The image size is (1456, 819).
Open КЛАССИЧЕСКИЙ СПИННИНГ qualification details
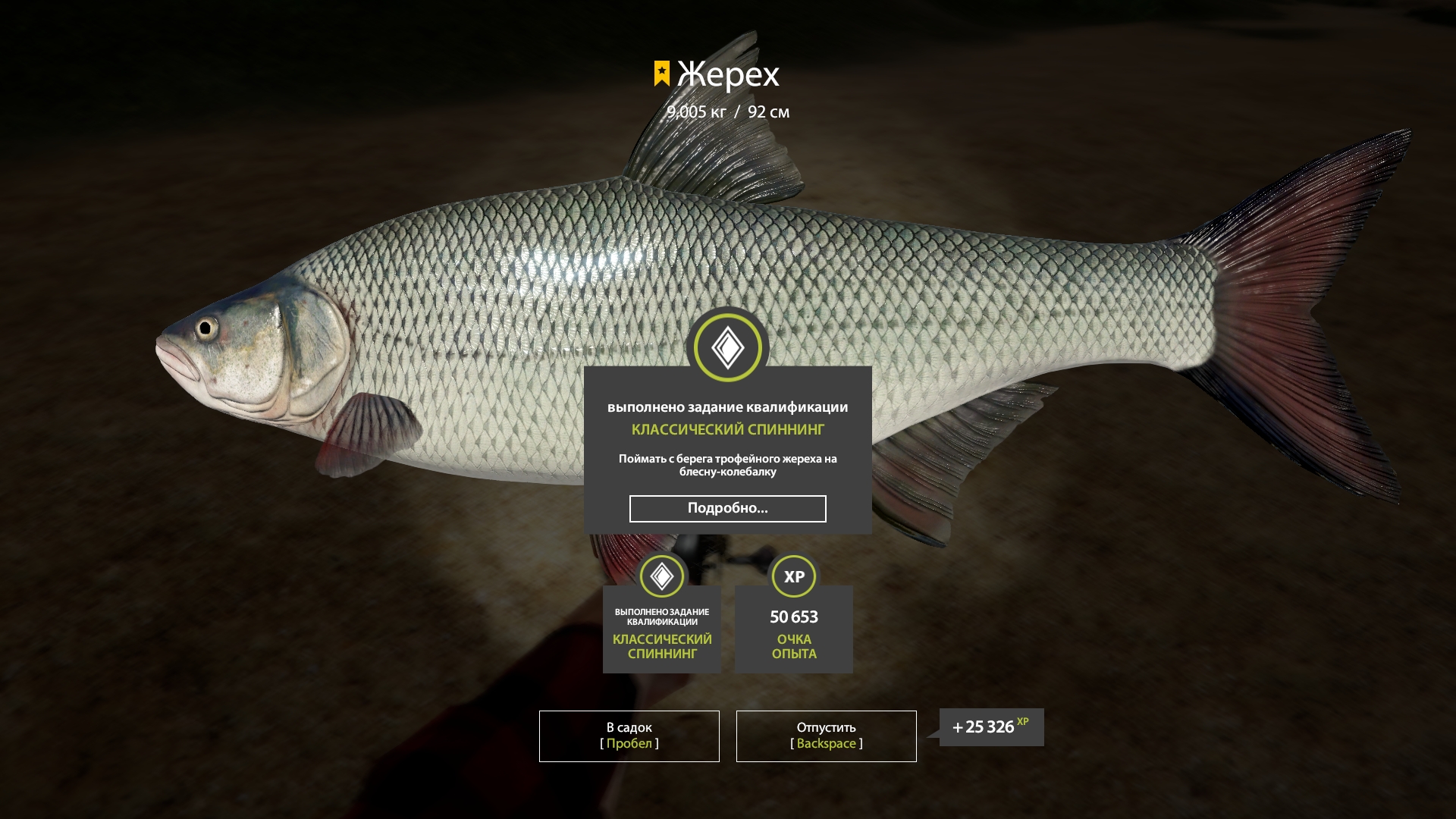(727, 430)
